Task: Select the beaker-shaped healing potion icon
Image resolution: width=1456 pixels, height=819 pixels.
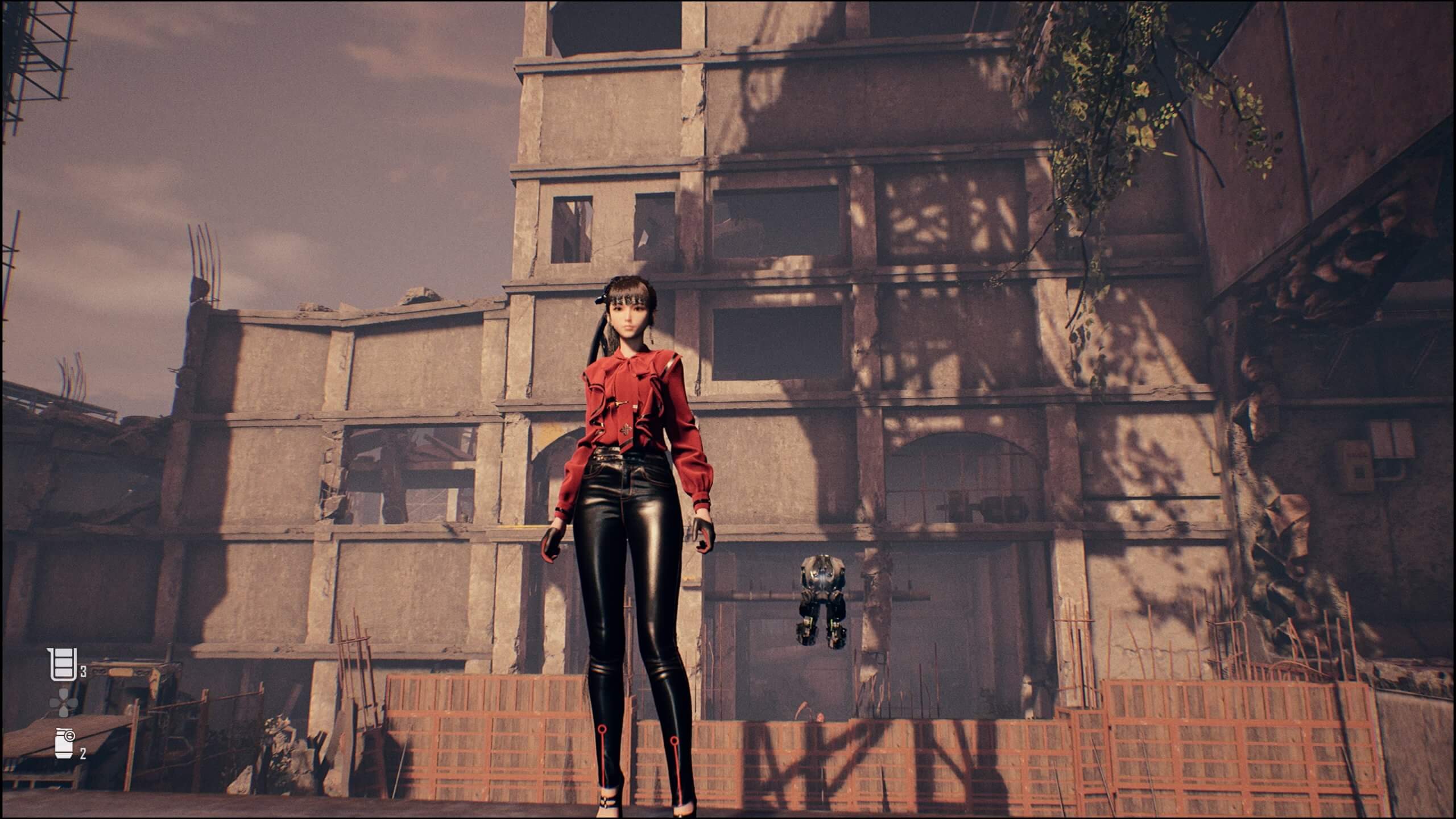Action: tap(62, 664)
